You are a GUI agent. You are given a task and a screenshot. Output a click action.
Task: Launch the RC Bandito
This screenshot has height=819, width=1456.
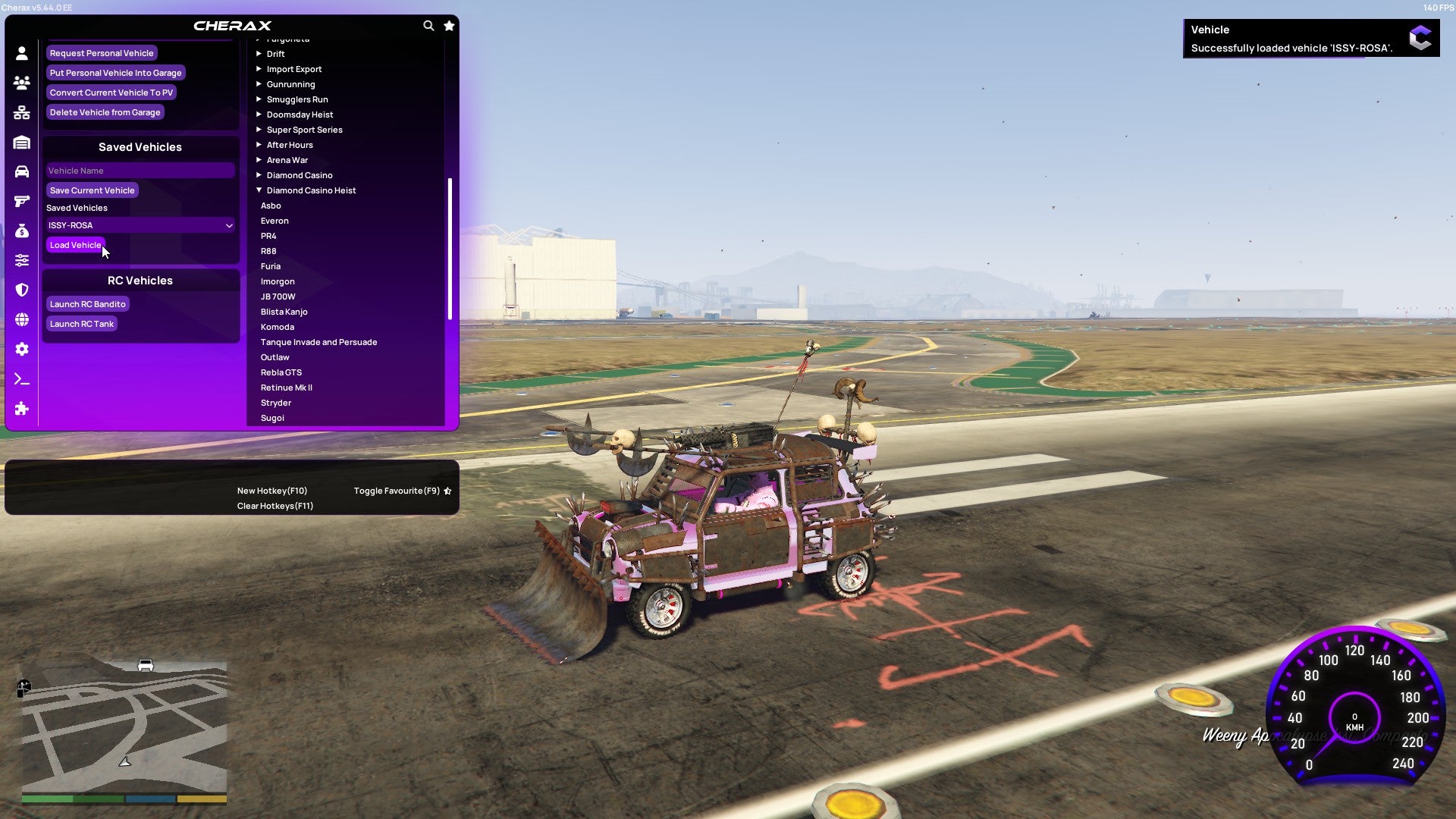87,304
